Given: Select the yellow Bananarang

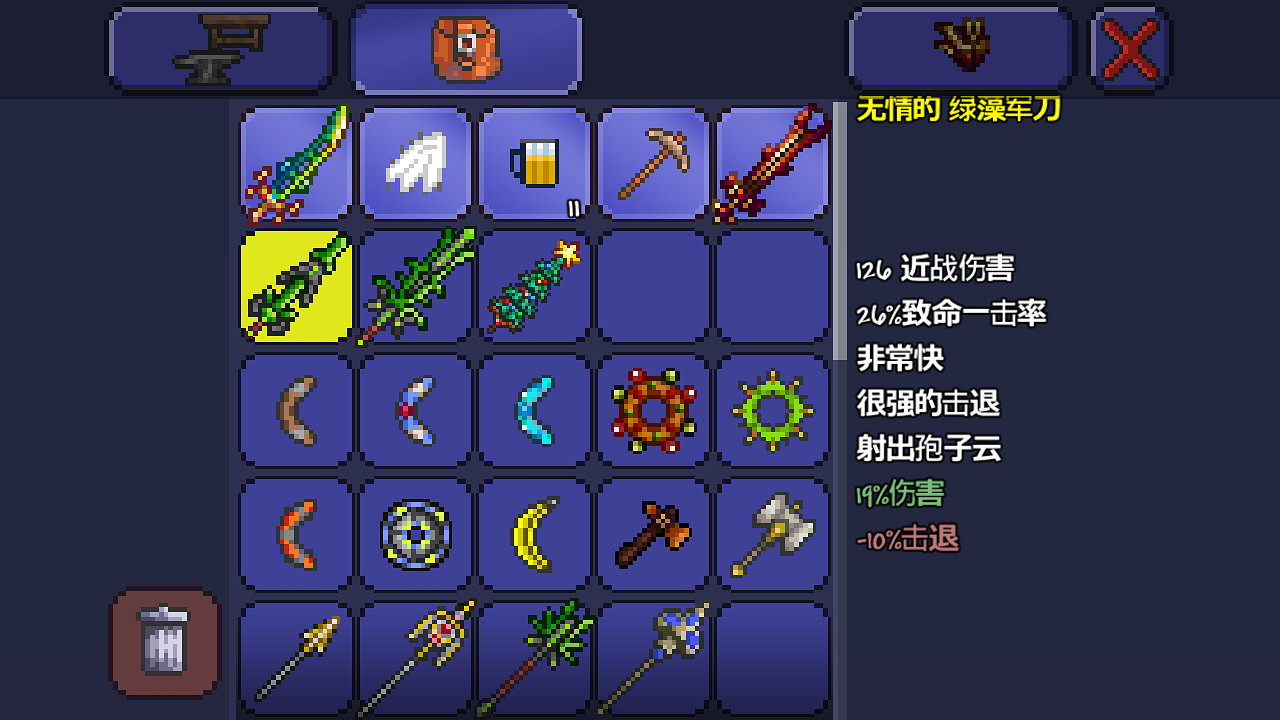Looking at the screenshot, I should pos(534,533).
